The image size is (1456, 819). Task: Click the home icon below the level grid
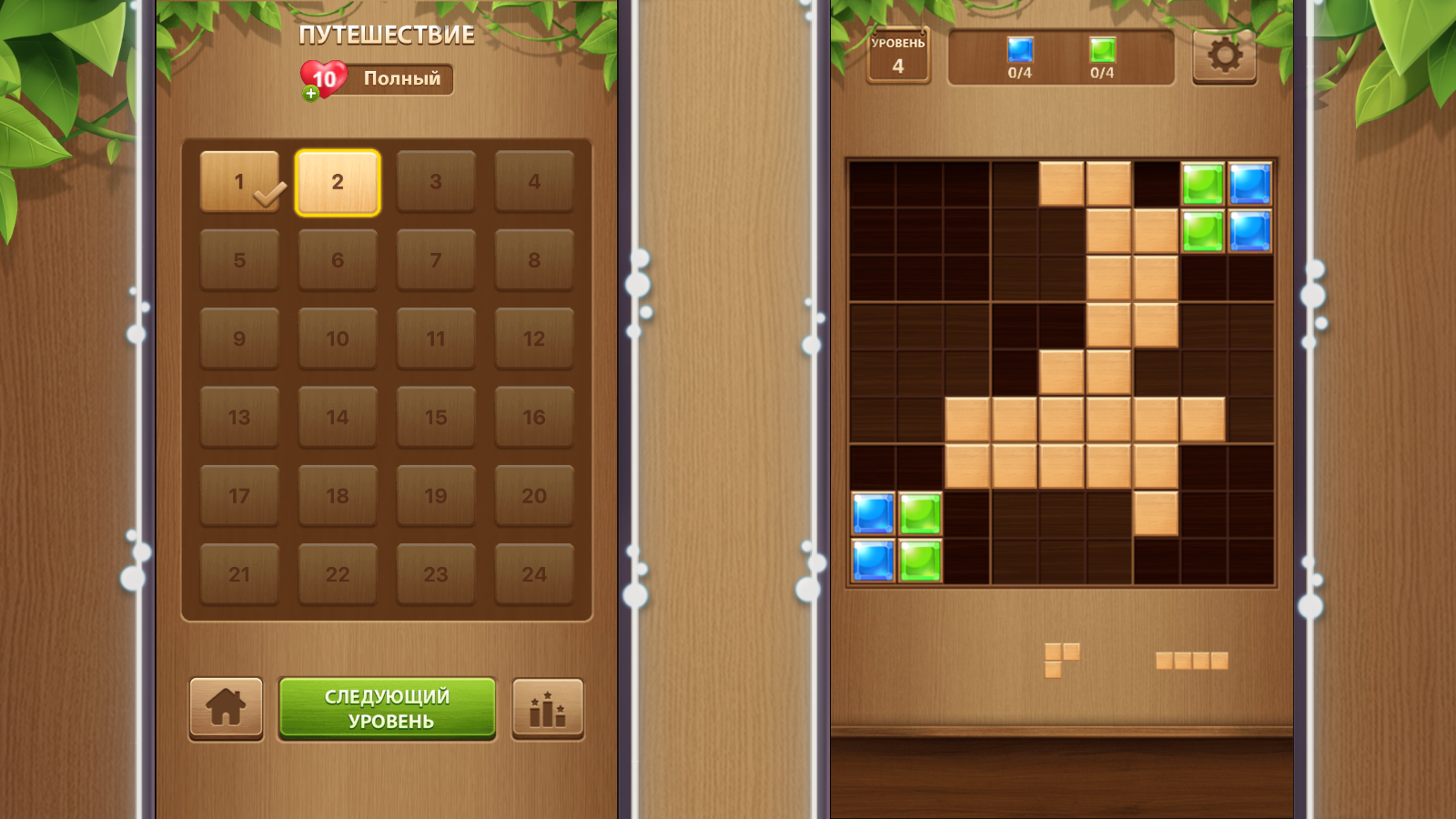226,709
